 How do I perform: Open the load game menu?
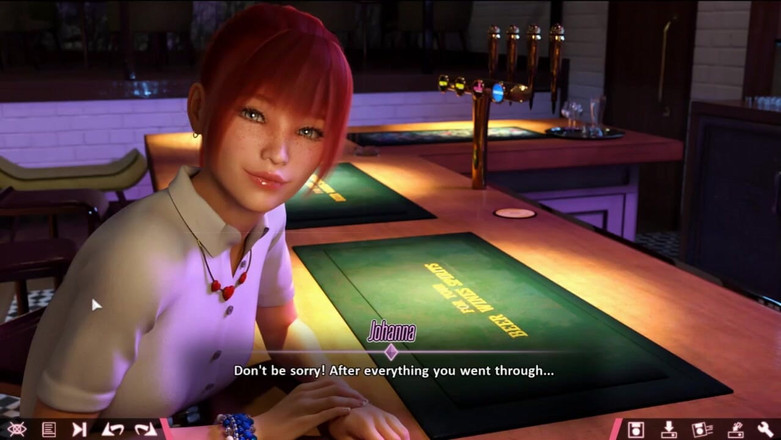(668, 429)
